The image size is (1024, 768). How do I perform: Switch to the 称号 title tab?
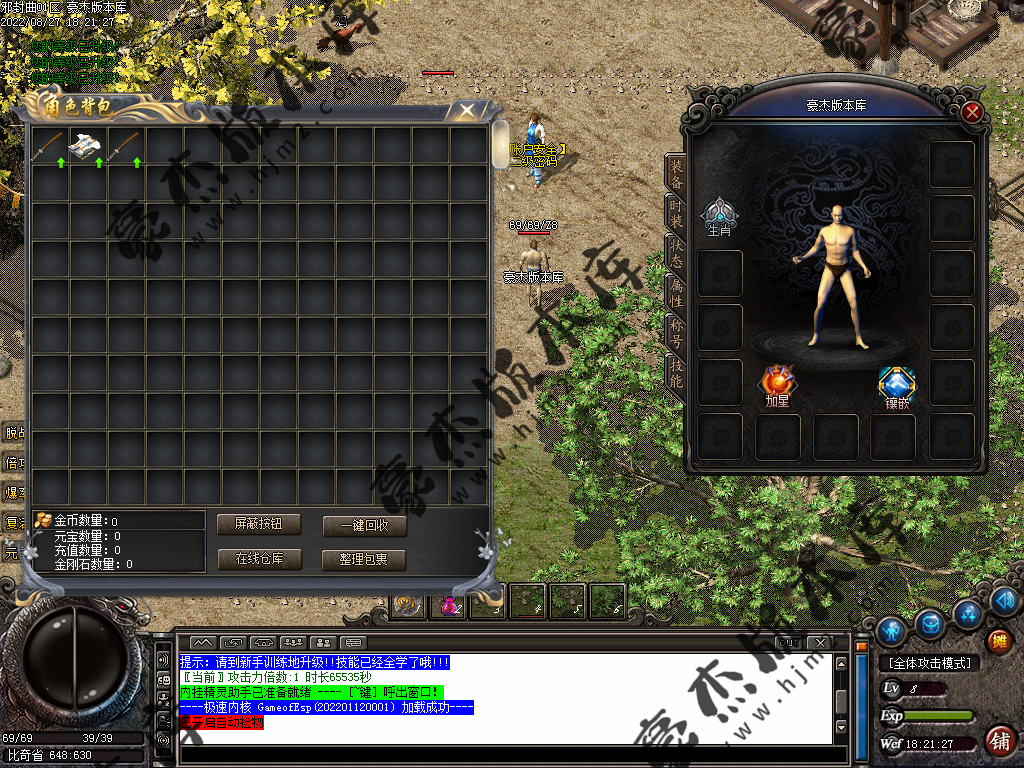click(x=676, y=333)
